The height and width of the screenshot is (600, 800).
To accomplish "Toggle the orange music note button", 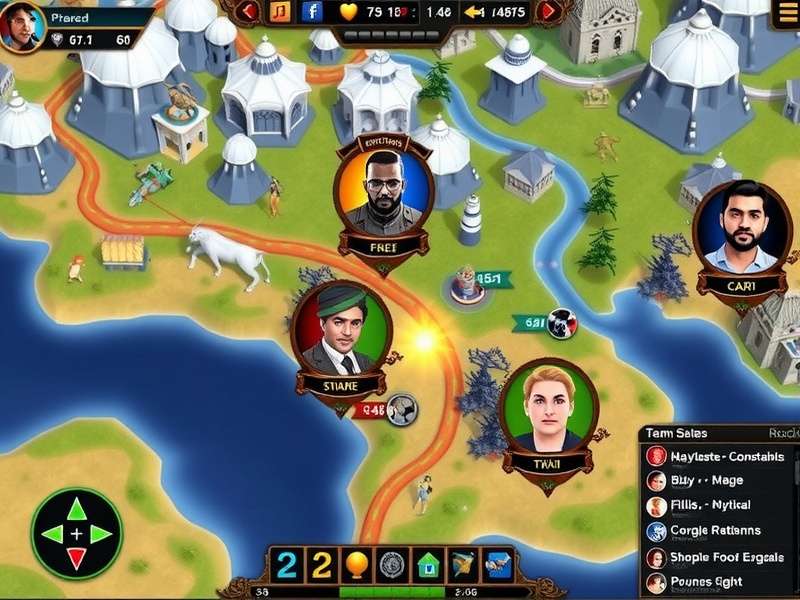I will tap(280, 12).
